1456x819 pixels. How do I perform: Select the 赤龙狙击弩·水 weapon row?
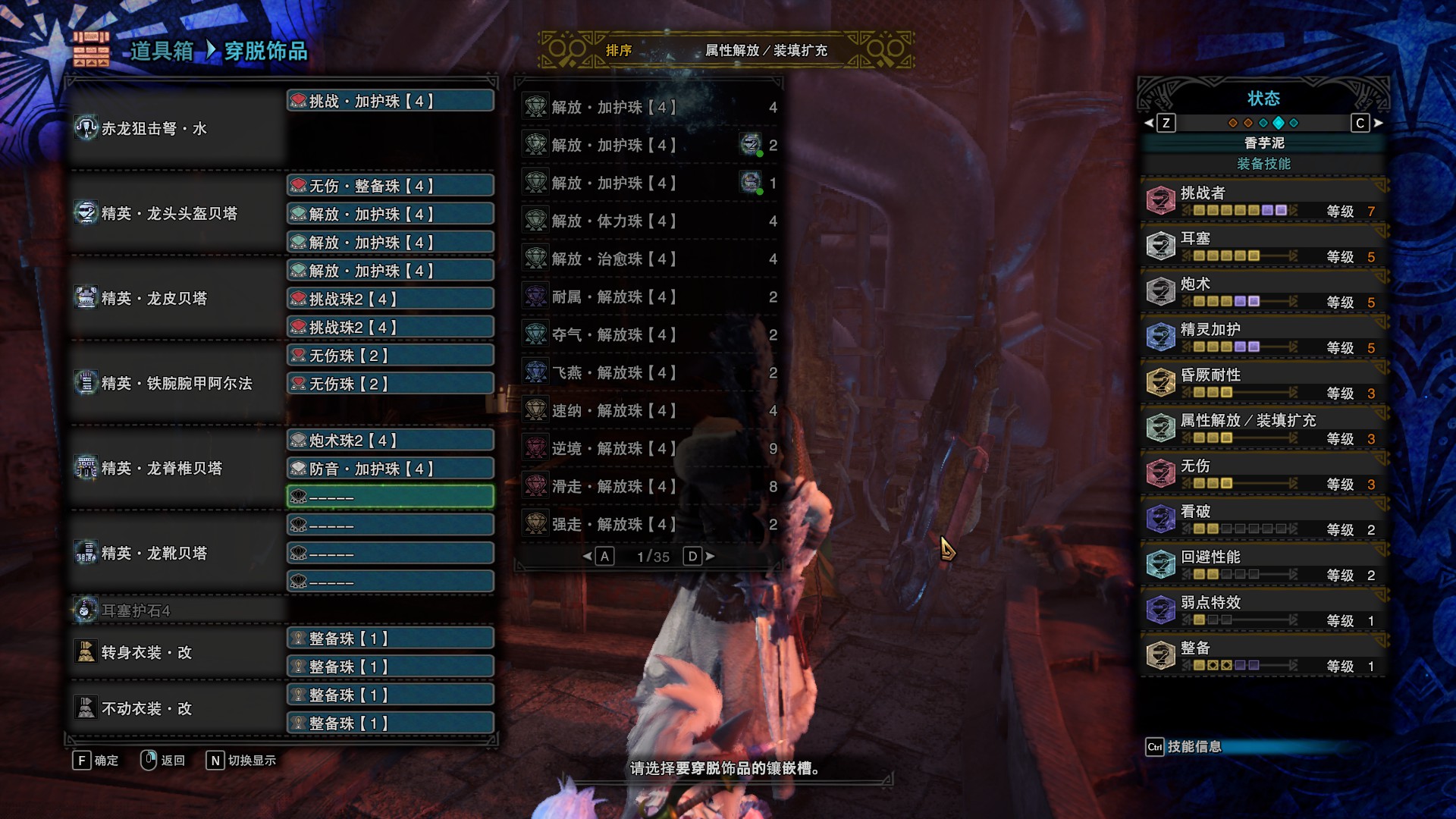(x=176, y=129)
